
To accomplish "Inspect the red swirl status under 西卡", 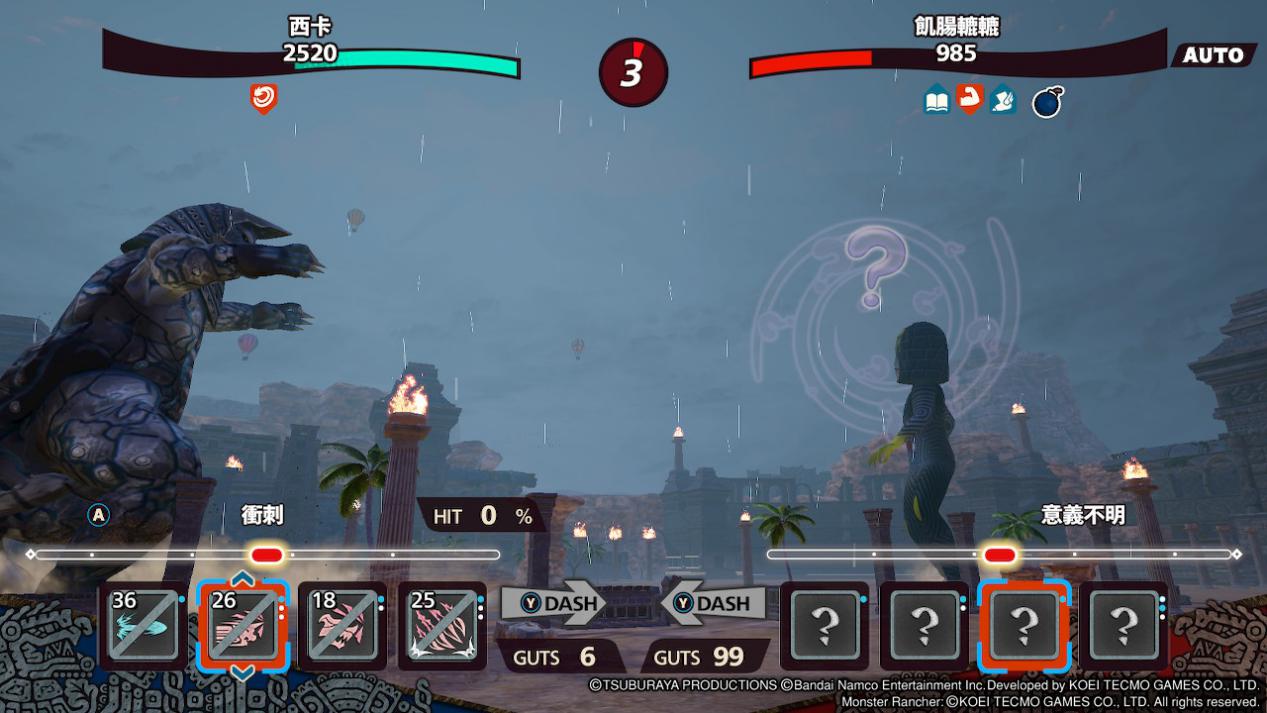I will click(x=263, y=98).
